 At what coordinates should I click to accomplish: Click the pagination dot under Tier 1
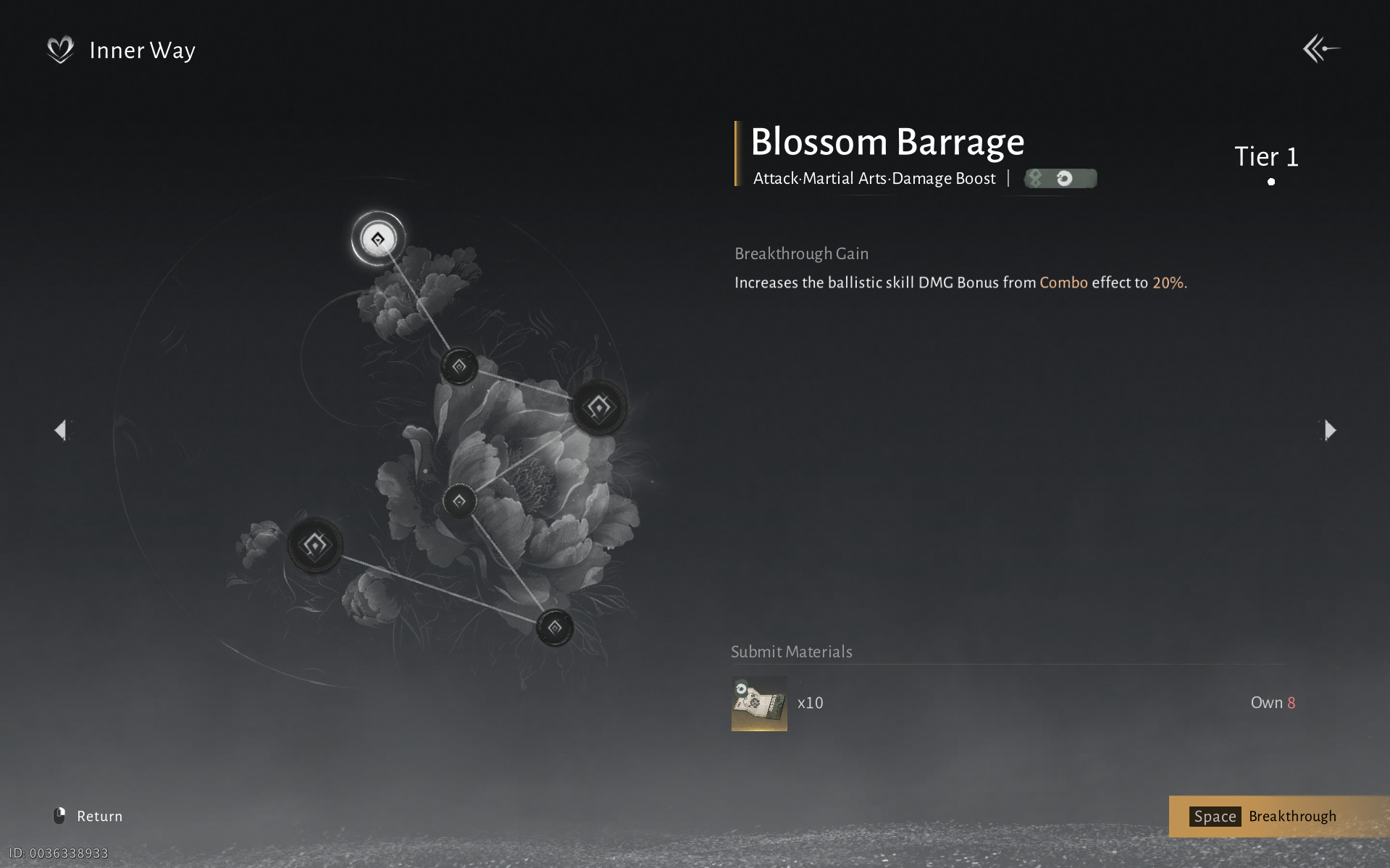pyautogui.click(x=1271, y=182)
